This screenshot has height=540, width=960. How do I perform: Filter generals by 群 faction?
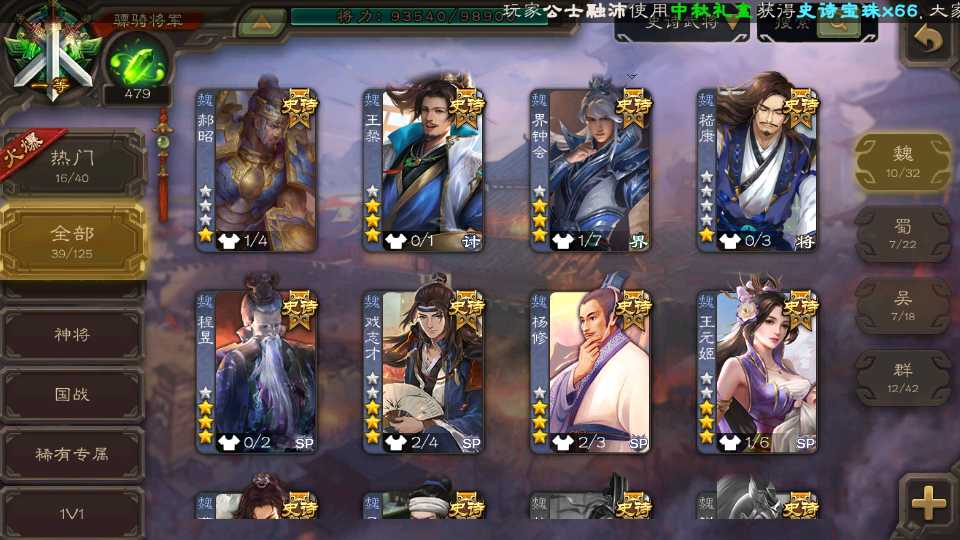(903, 377)
